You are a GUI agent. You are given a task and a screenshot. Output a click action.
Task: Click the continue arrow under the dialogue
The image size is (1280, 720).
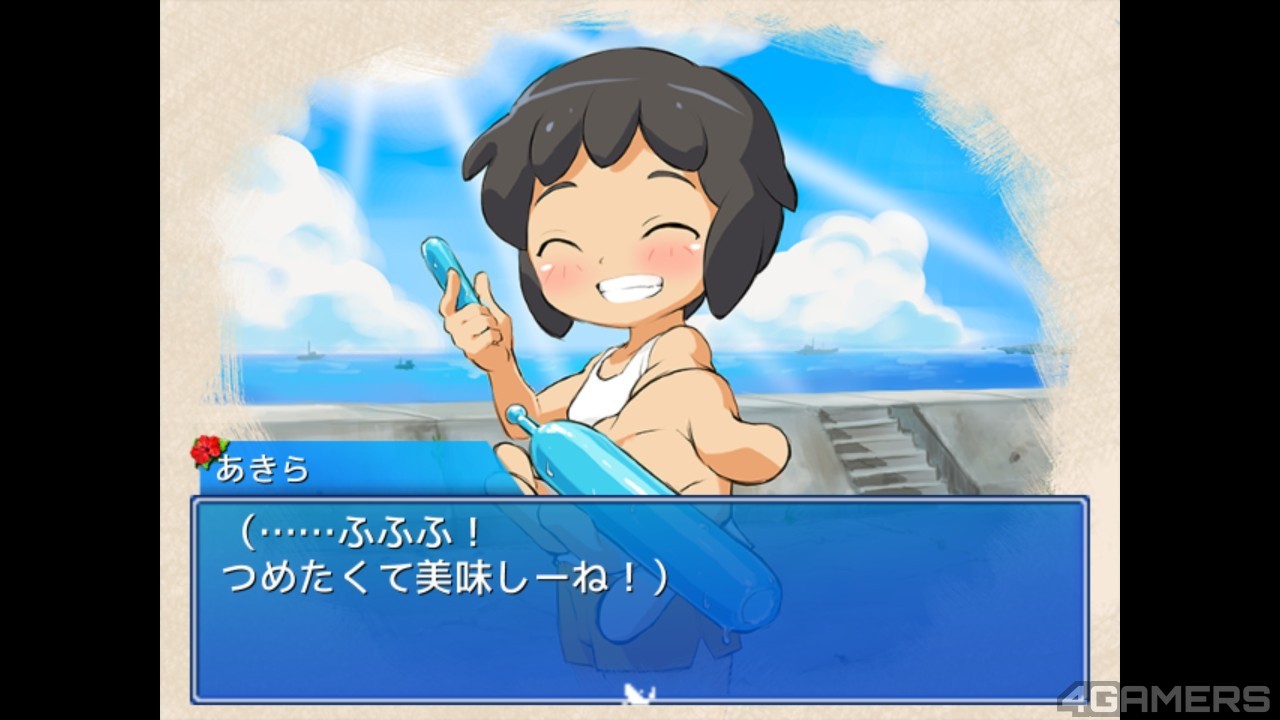coord(633,690)
